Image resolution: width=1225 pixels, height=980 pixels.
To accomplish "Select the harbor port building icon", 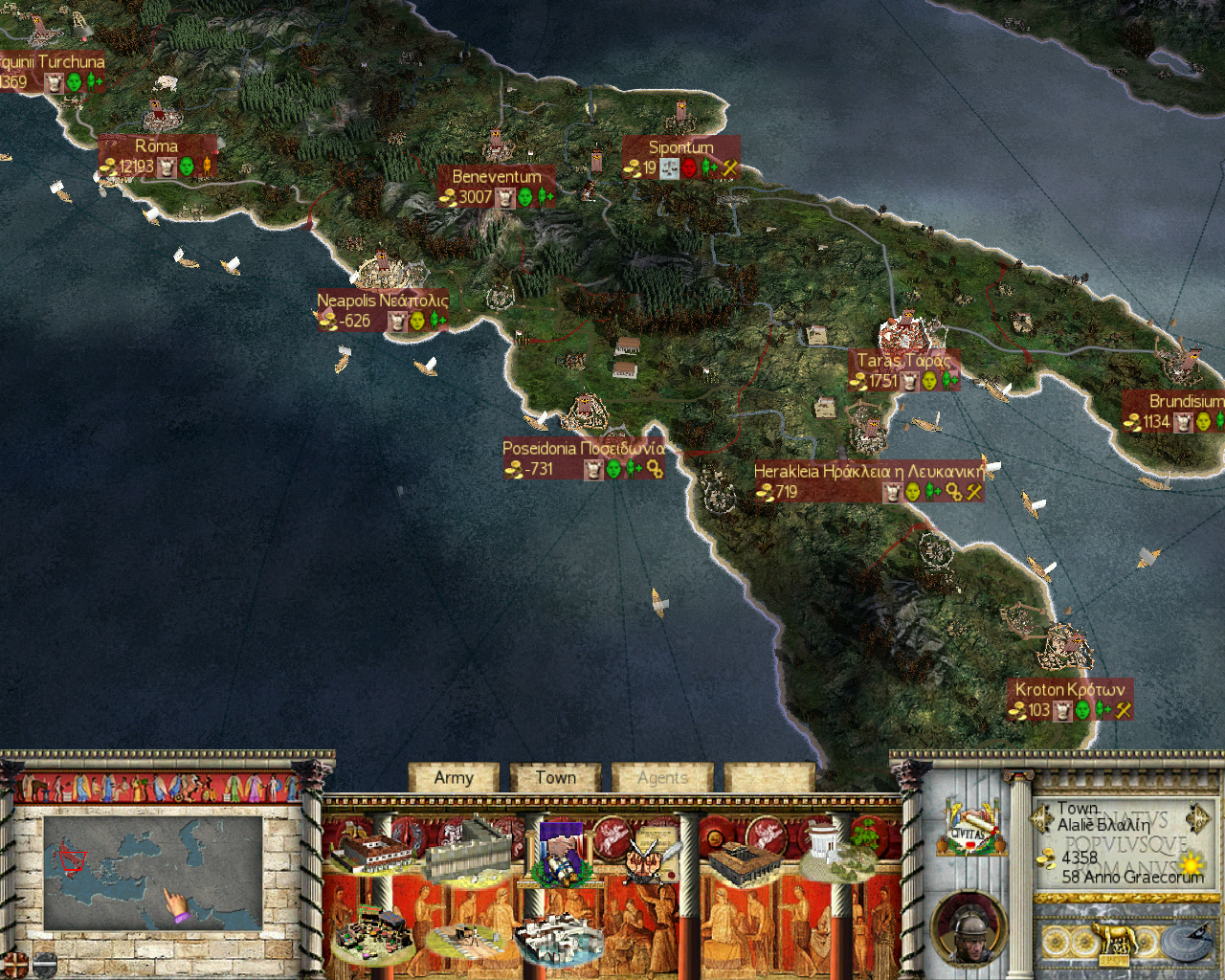I will [560, 939].
